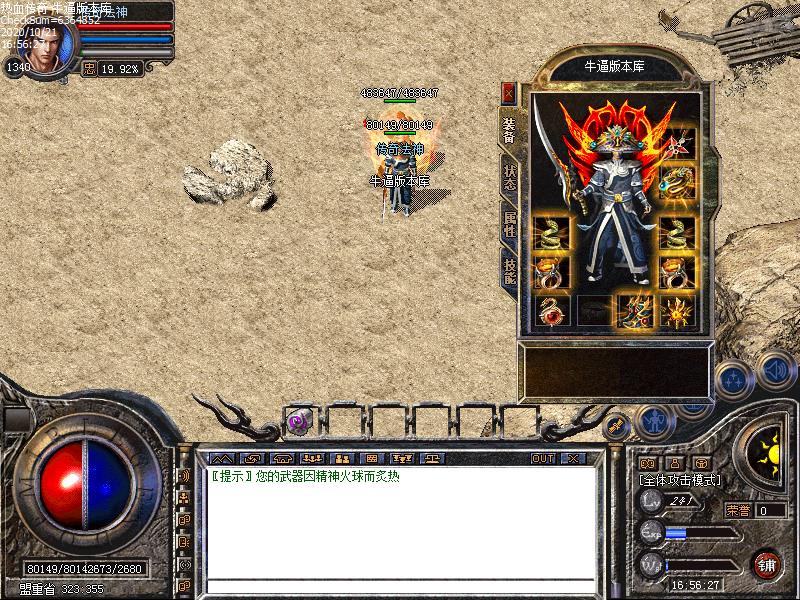Type in the chat input field
Image resolution: width=800 pixels, height=600 pixels.
[400, 585]
